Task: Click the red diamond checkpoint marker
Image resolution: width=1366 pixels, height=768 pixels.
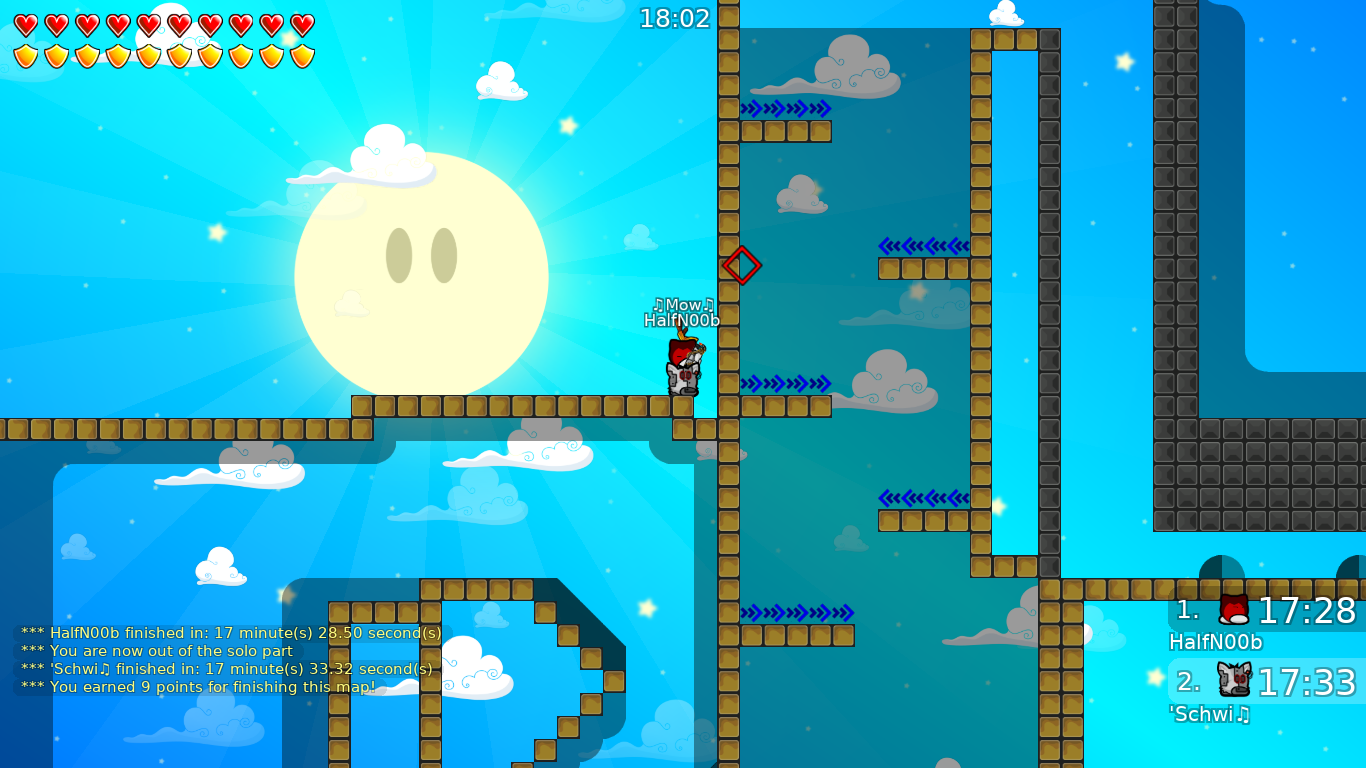Action: coord(741,265)
